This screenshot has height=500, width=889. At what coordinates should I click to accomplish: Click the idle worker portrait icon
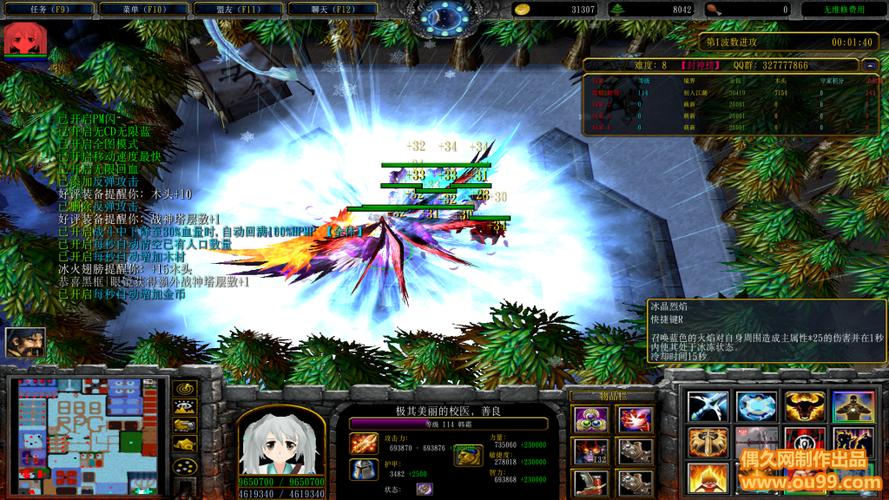(x=24, y=344)
